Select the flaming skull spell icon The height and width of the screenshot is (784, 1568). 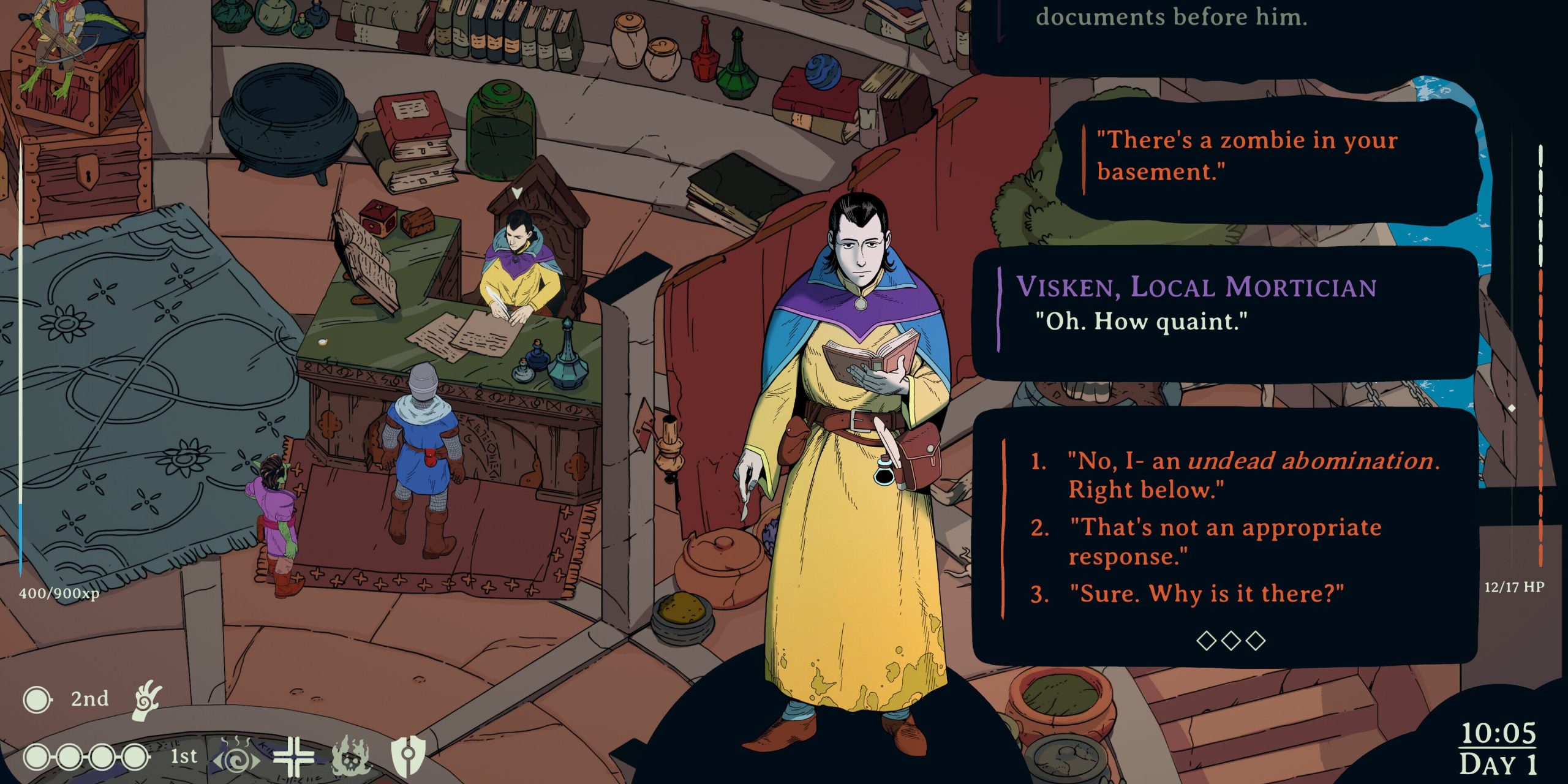pyautogui.click(x=350, y=758)
